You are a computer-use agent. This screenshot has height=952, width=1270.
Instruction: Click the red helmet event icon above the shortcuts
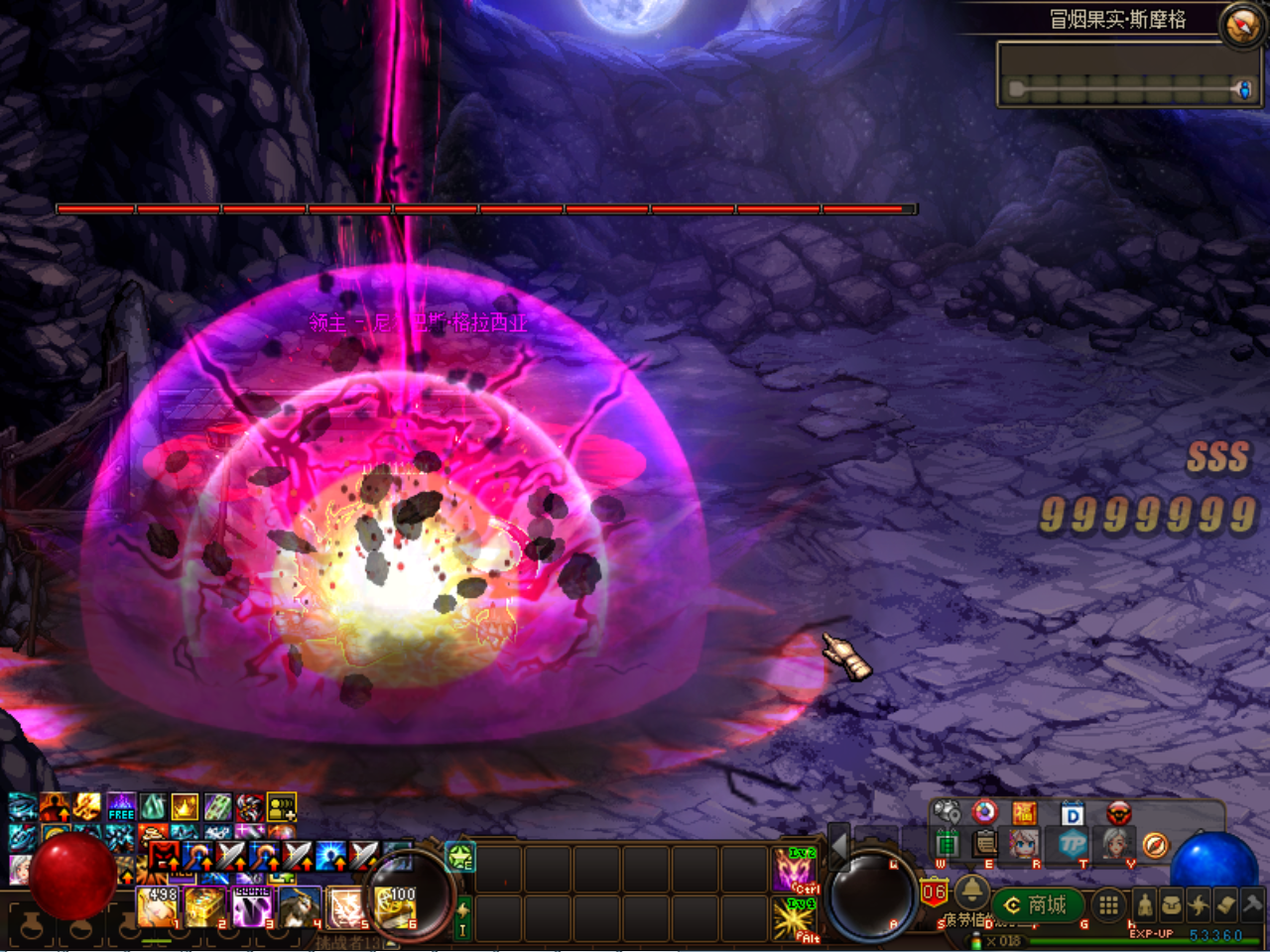[1117, 813]
